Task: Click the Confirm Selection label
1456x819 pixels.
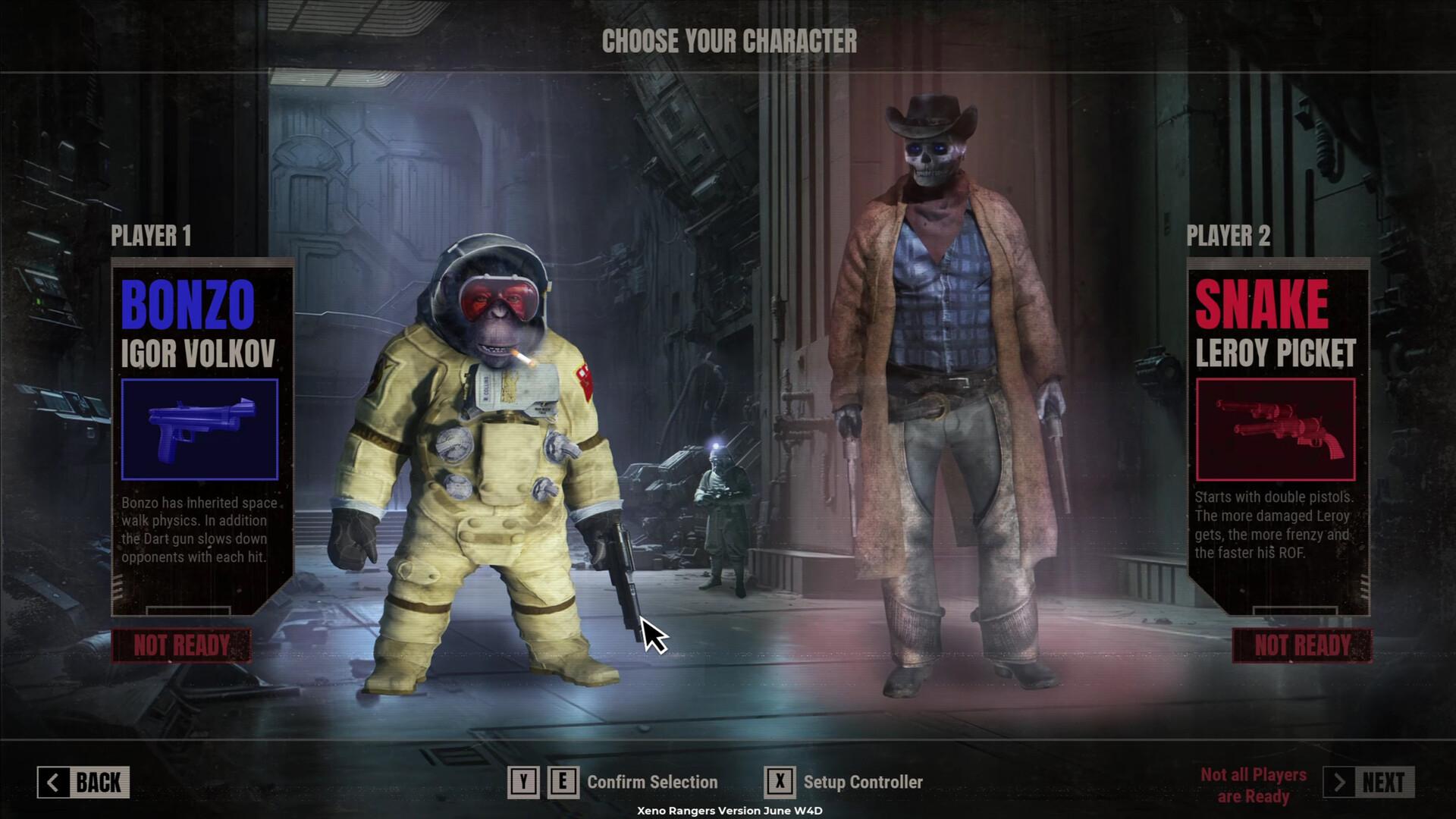Action: 652,783
